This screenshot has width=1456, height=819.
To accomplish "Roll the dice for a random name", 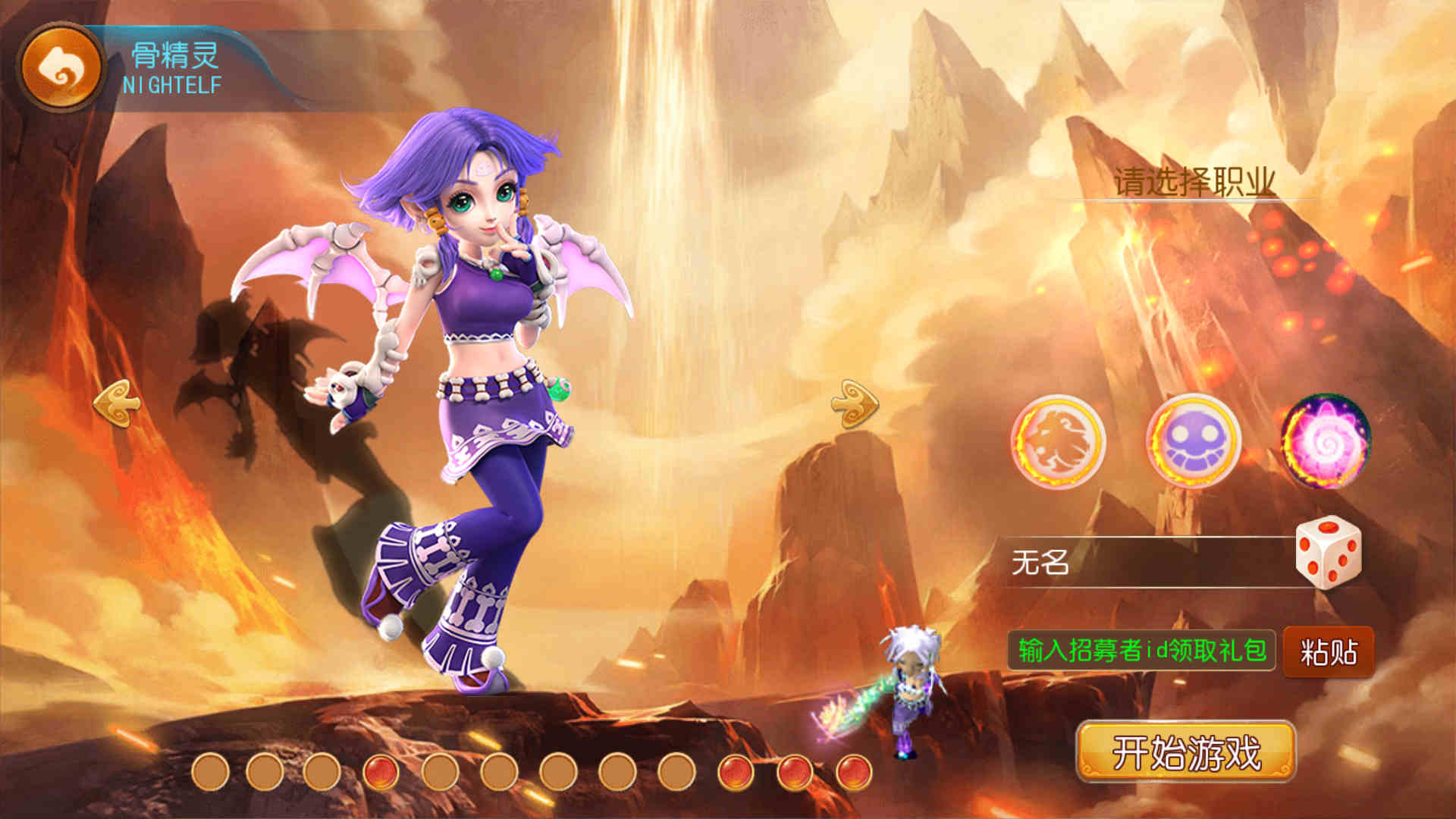I will (1328, 553).
